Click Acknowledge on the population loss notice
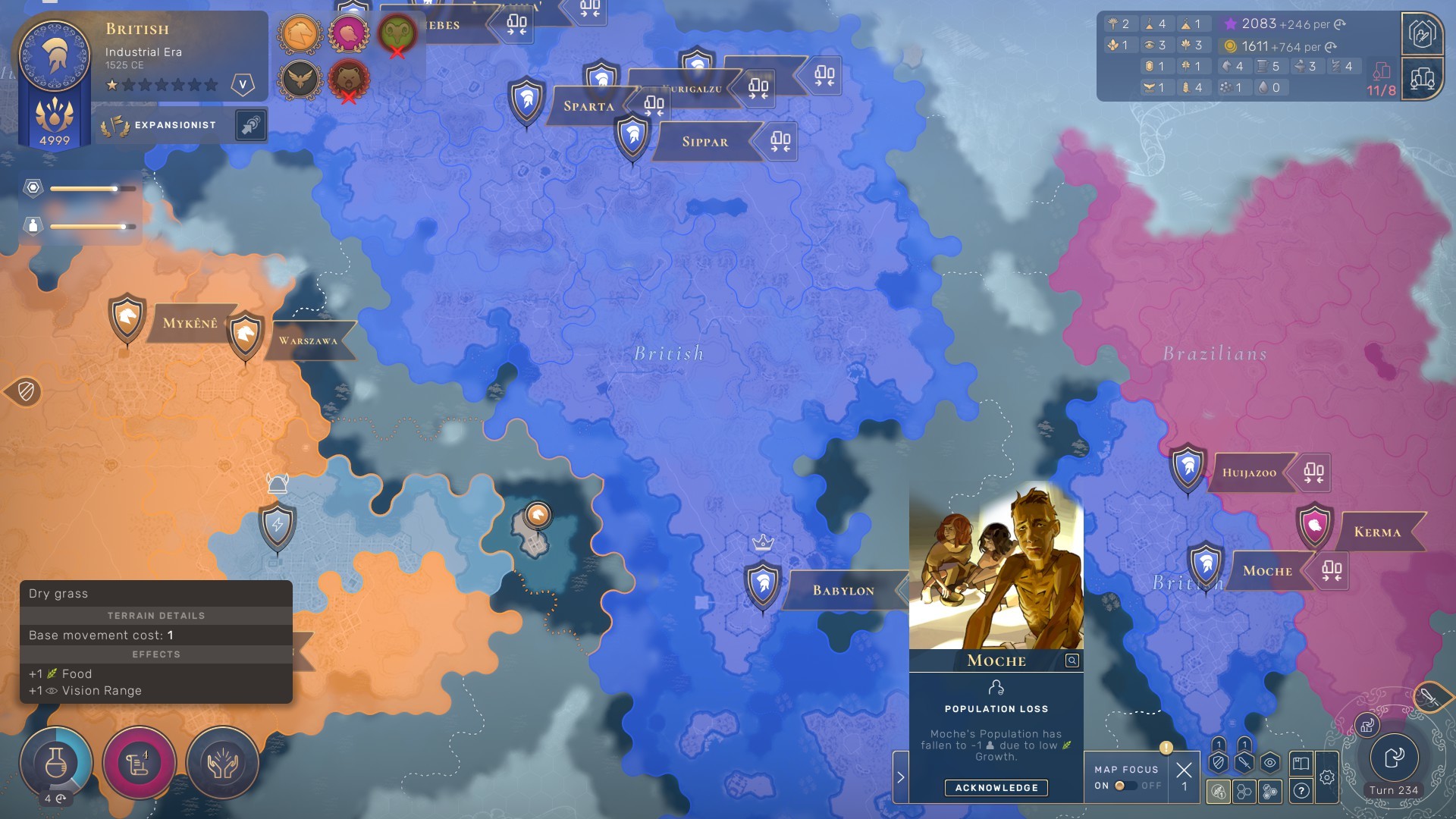The image size is (1456, 819). 997,788
